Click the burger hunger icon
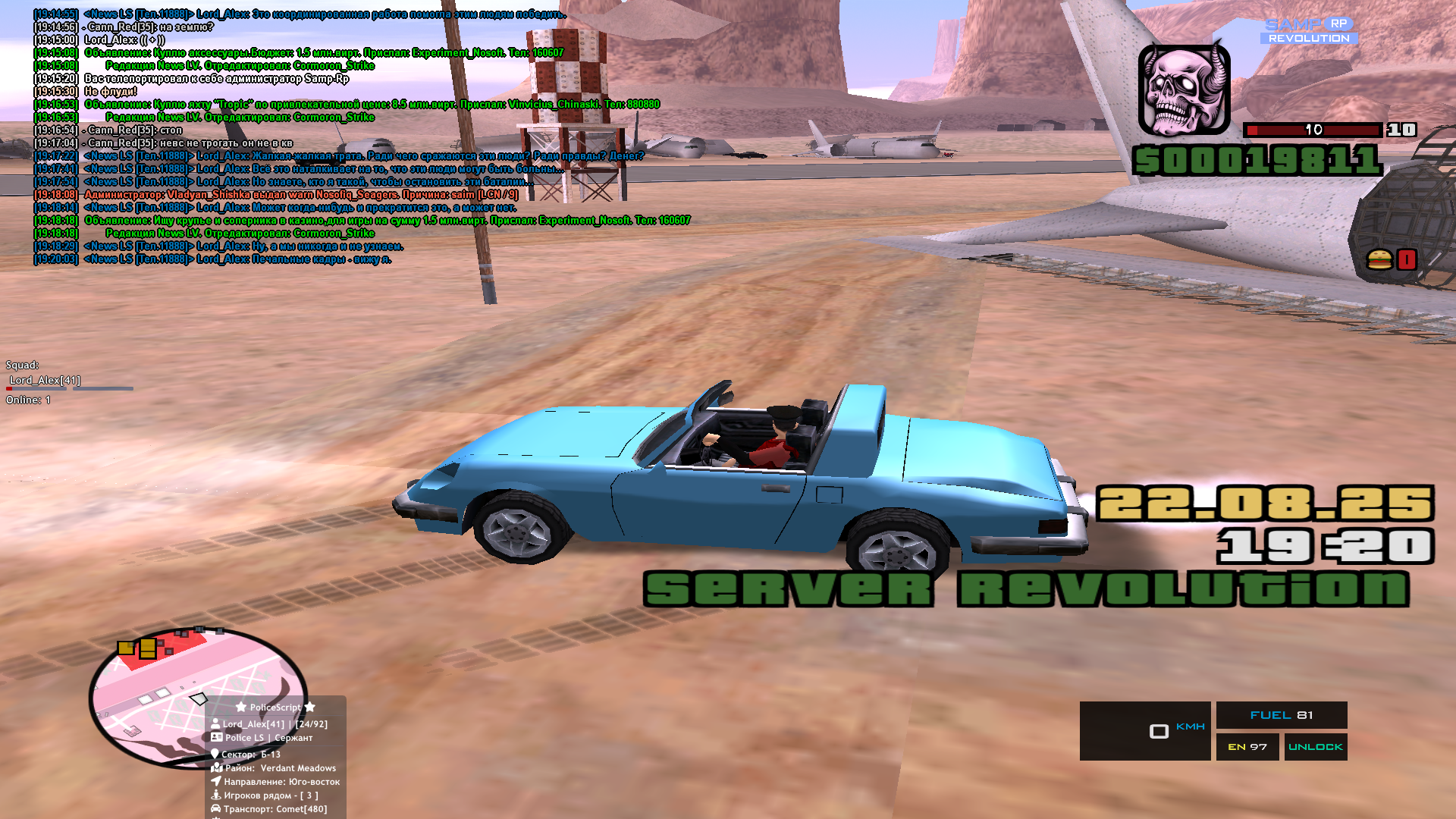The image size is (1456, 819). coord(1379,260)
